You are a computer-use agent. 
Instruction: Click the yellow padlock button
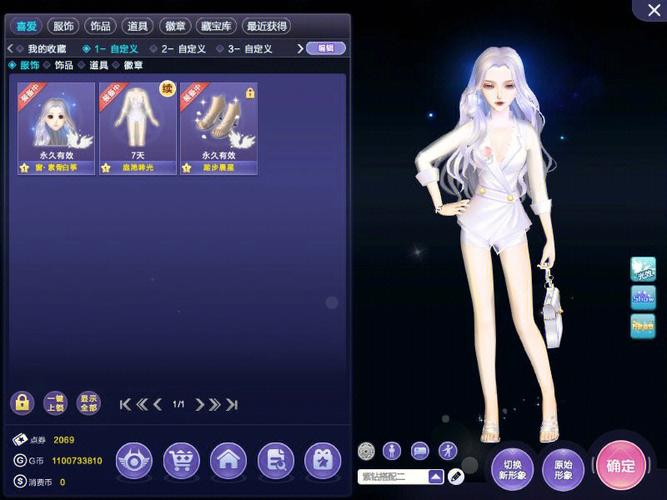tap(22, 403)
